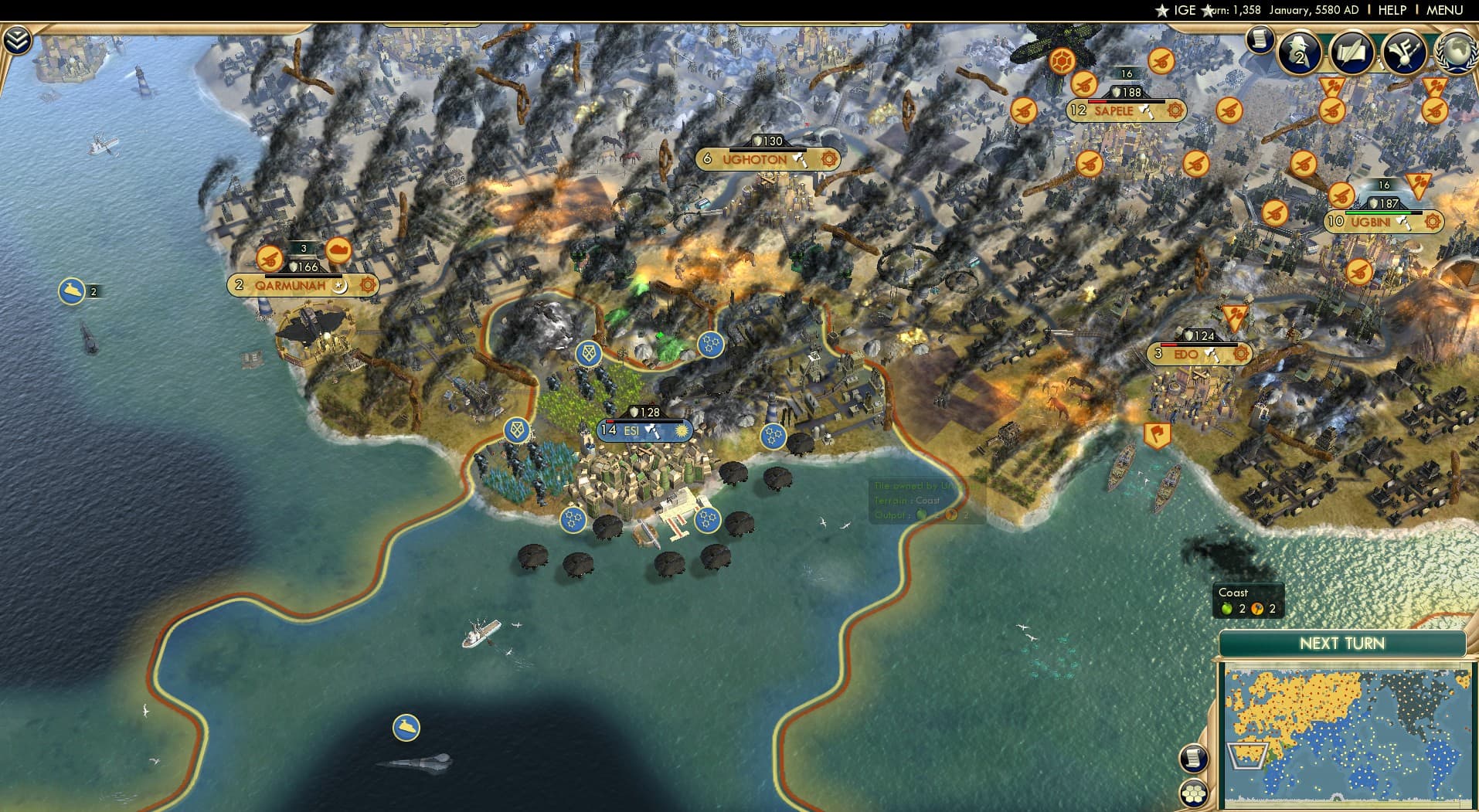The height and width of the screenshot is (812, 1479).
Task: Select the production gear on Ughoton's city banner
Action: [x=828, y=159]
